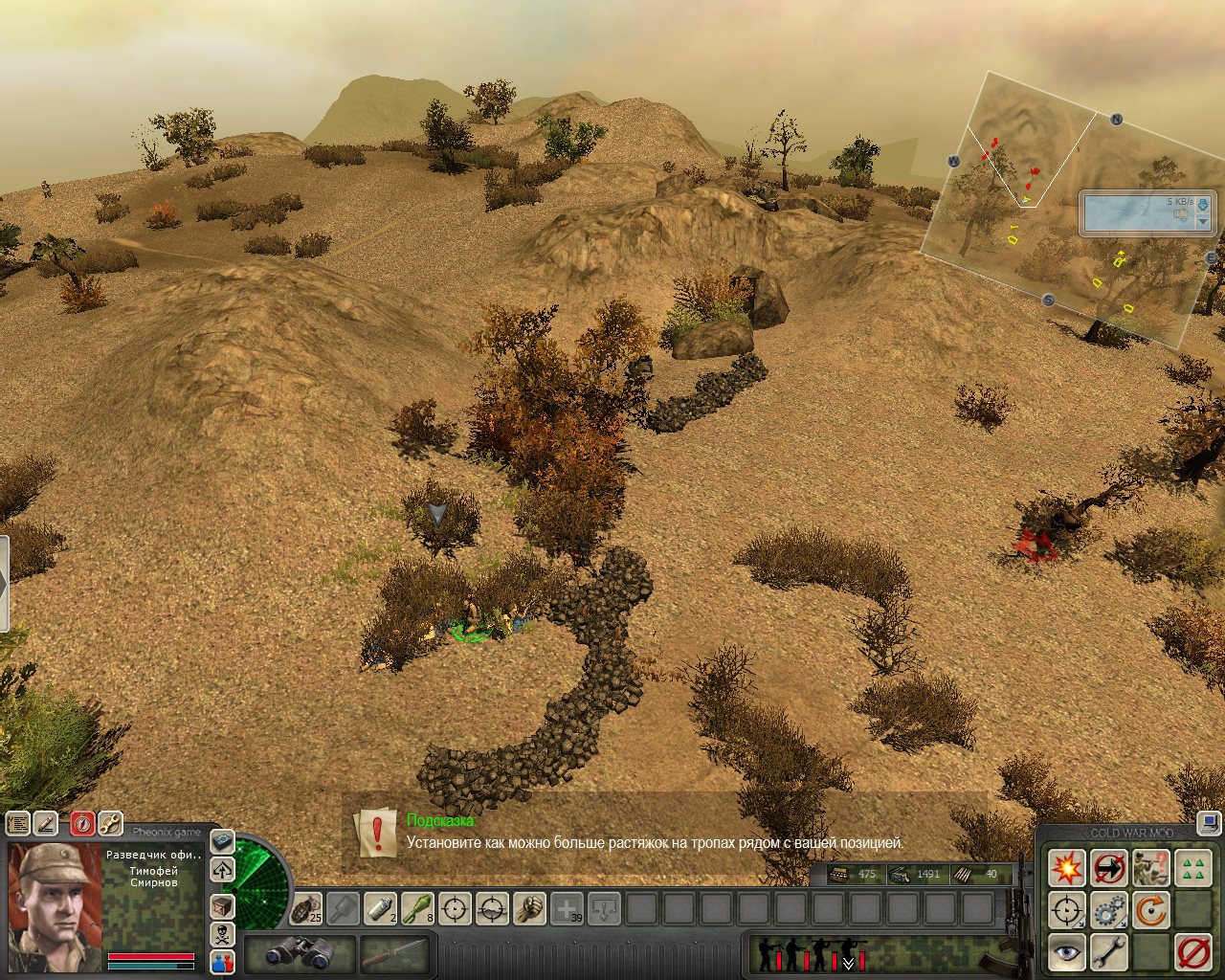This screenshot has height=980, width=1225.
Task: Activate the crosshair aimed-fire icon in the hotbar
Action: [x=456, y=908]
